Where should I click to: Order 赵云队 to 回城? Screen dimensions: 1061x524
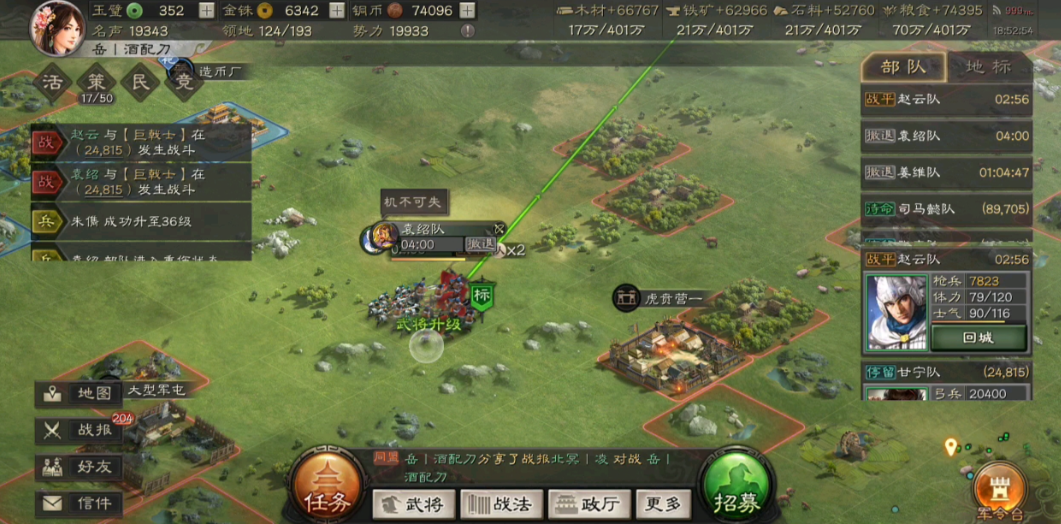977,338
